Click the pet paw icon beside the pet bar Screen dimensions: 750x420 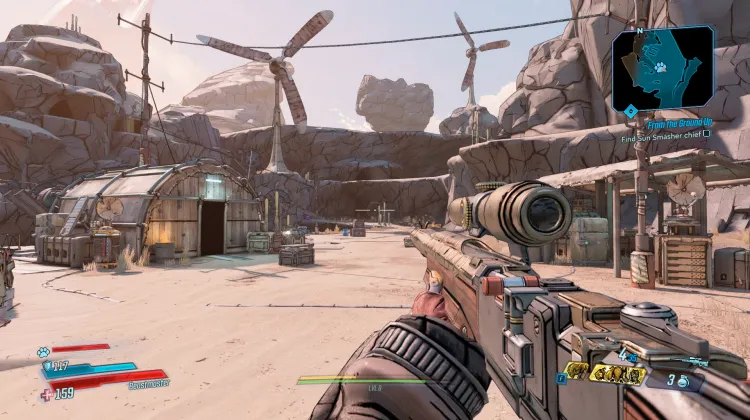point(43,352)
